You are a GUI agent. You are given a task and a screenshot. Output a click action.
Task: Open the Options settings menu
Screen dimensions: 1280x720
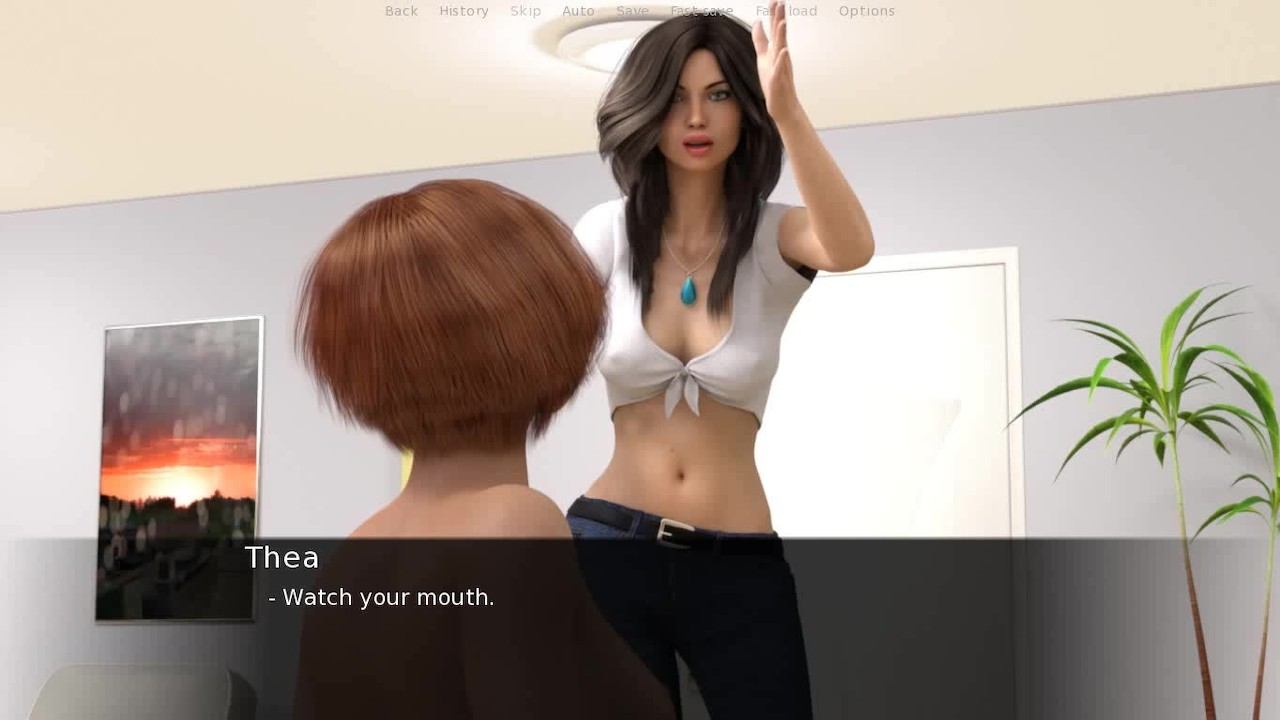click(866, 11)
